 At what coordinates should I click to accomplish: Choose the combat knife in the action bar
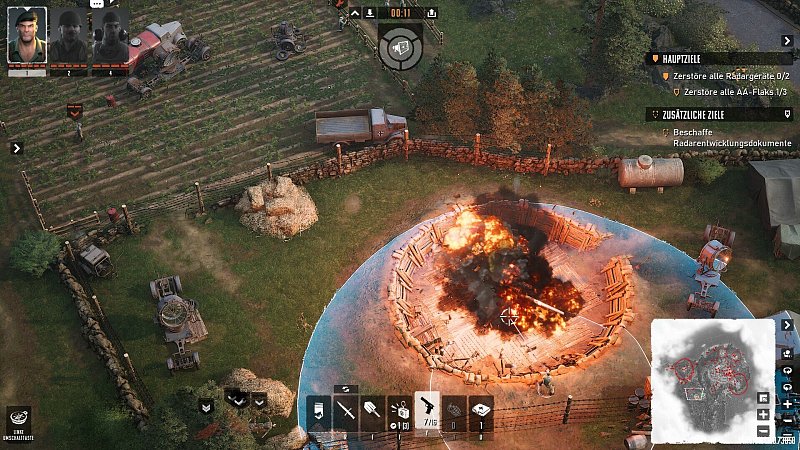pos(346,411)
